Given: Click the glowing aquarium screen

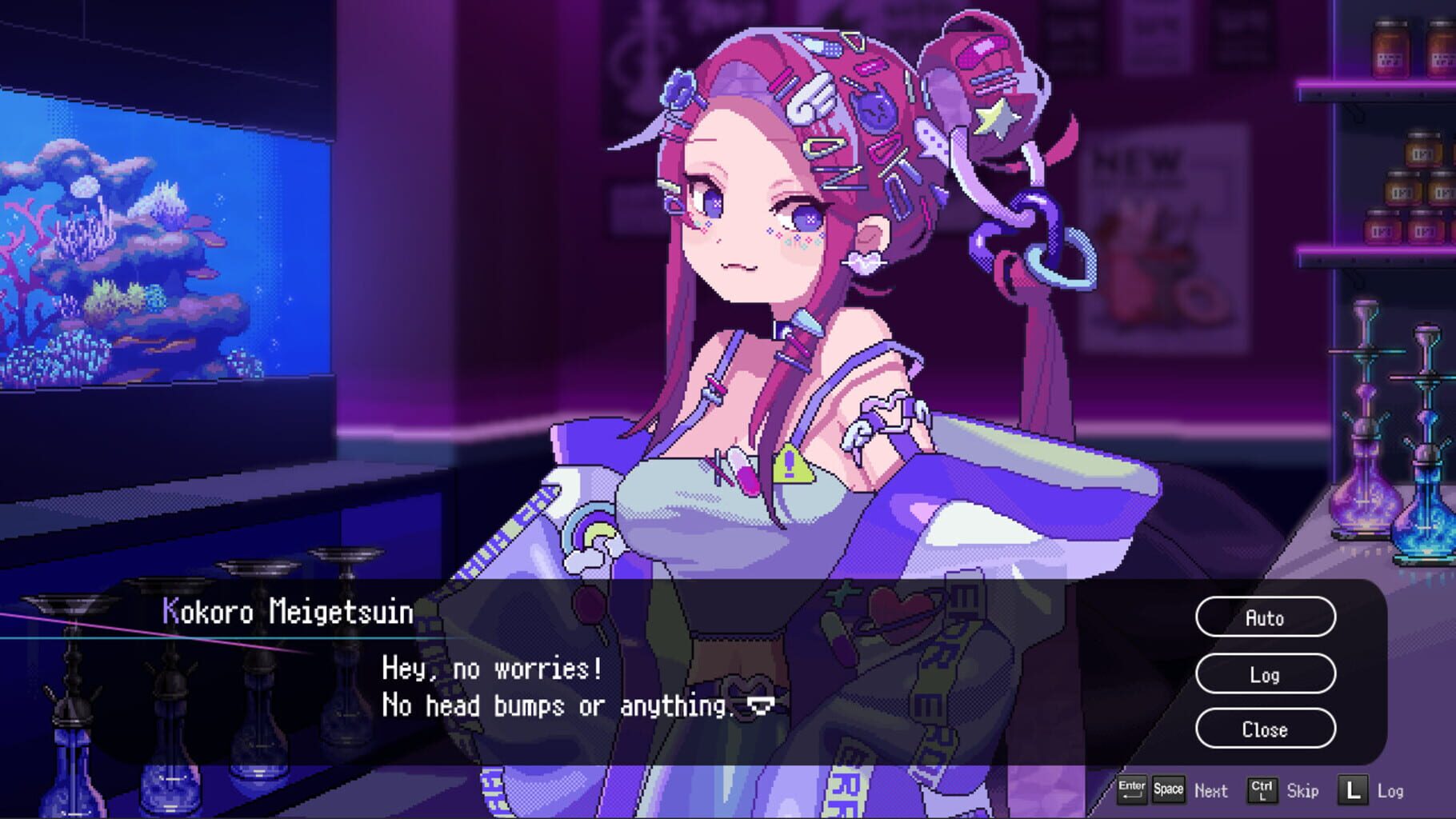Looking at the screenshot, I should (160, 240).
